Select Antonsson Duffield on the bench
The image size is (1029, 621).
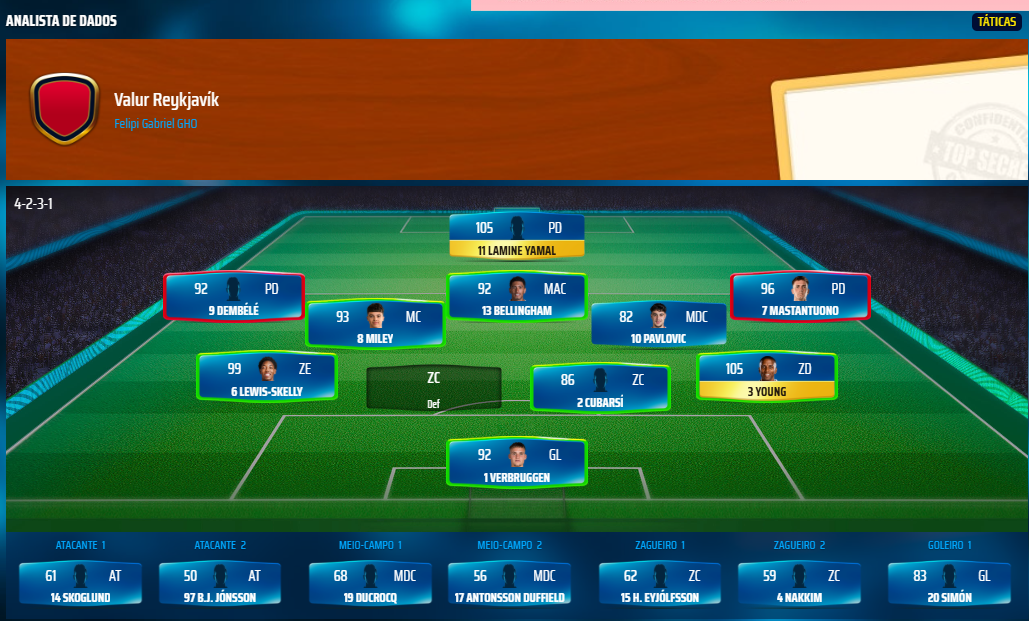click(509, 584)
